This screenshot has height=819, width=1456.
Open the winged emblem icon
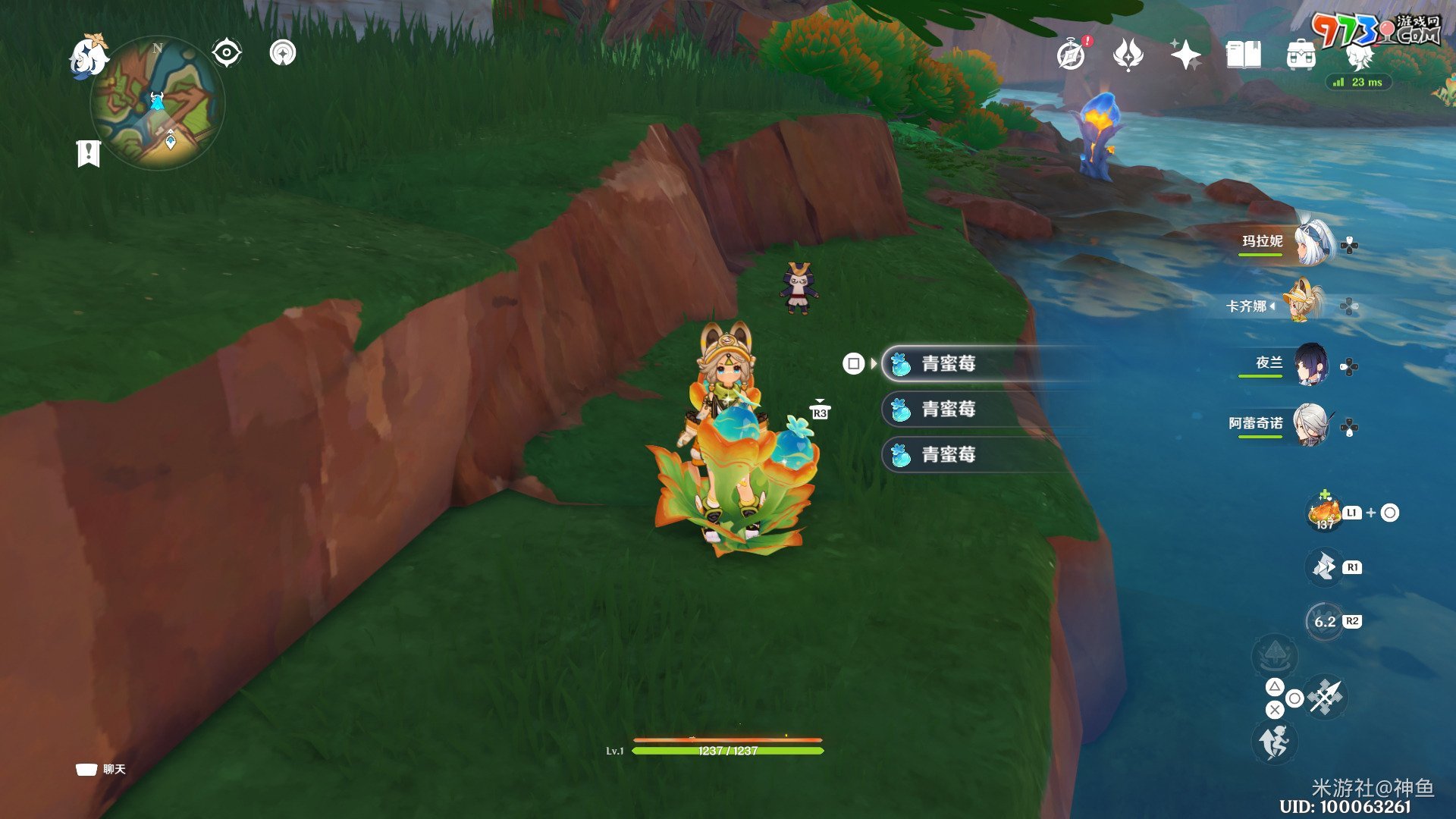click(x=1128, y=55)
